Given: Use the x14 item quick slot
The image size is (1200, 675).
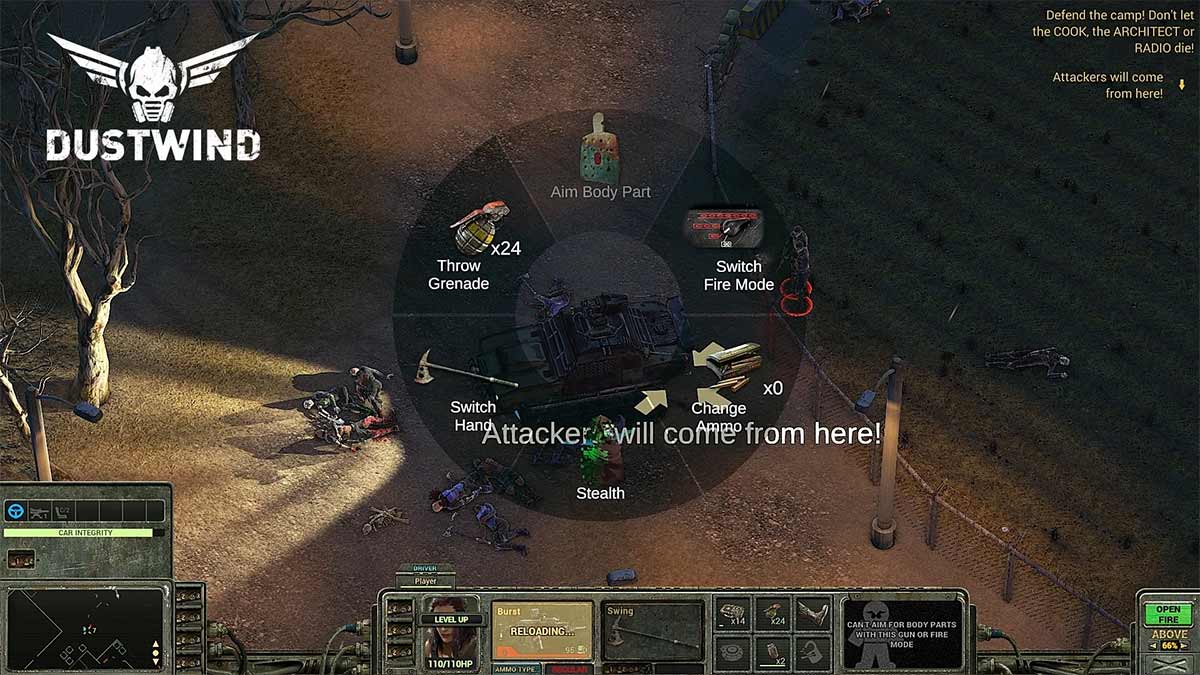Looking at the screenshot, I should click(732, 613).
